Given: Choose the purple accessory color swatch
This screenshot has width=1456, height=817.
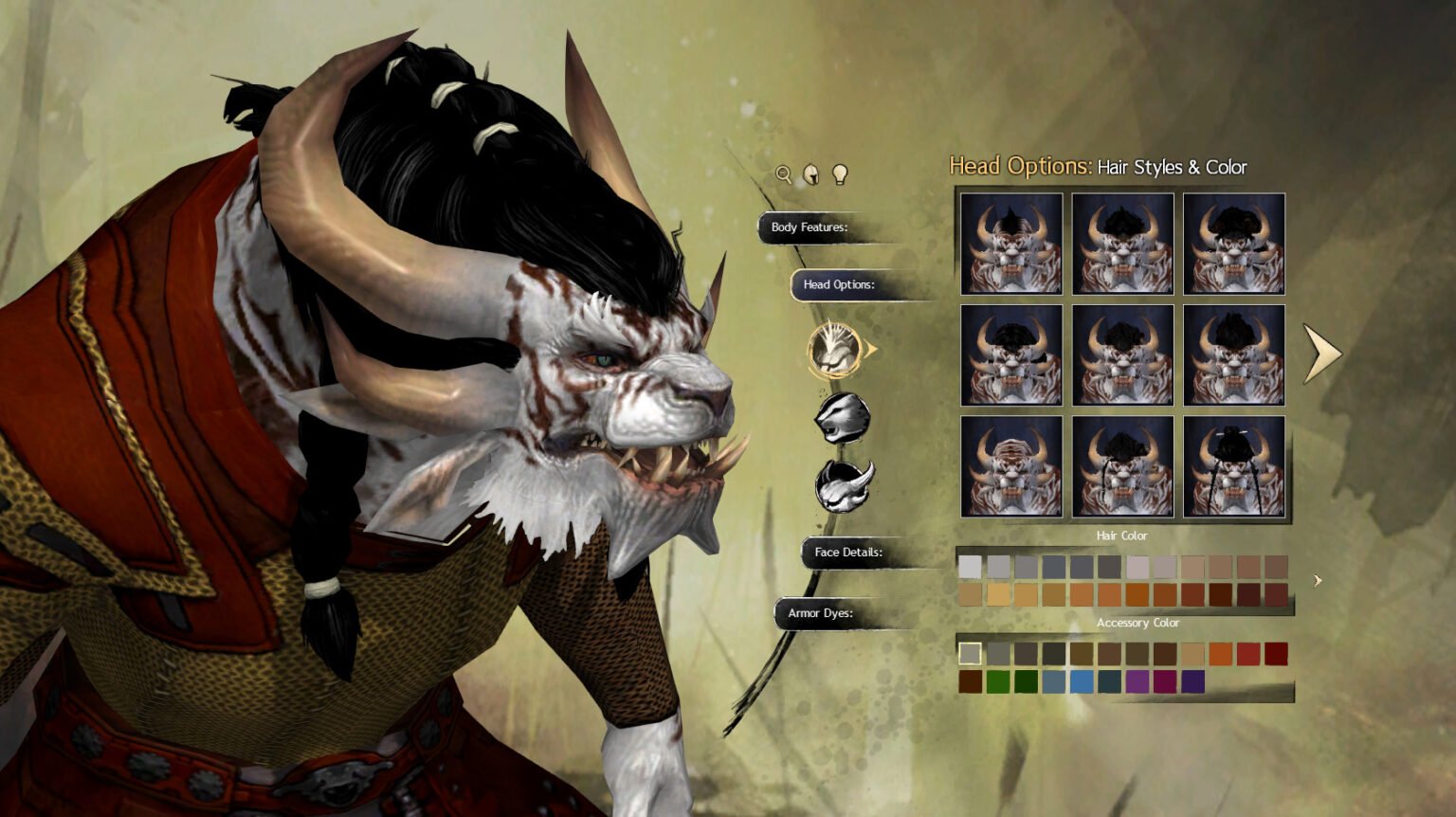Looking at the screenshot, I should (1137, 681).
